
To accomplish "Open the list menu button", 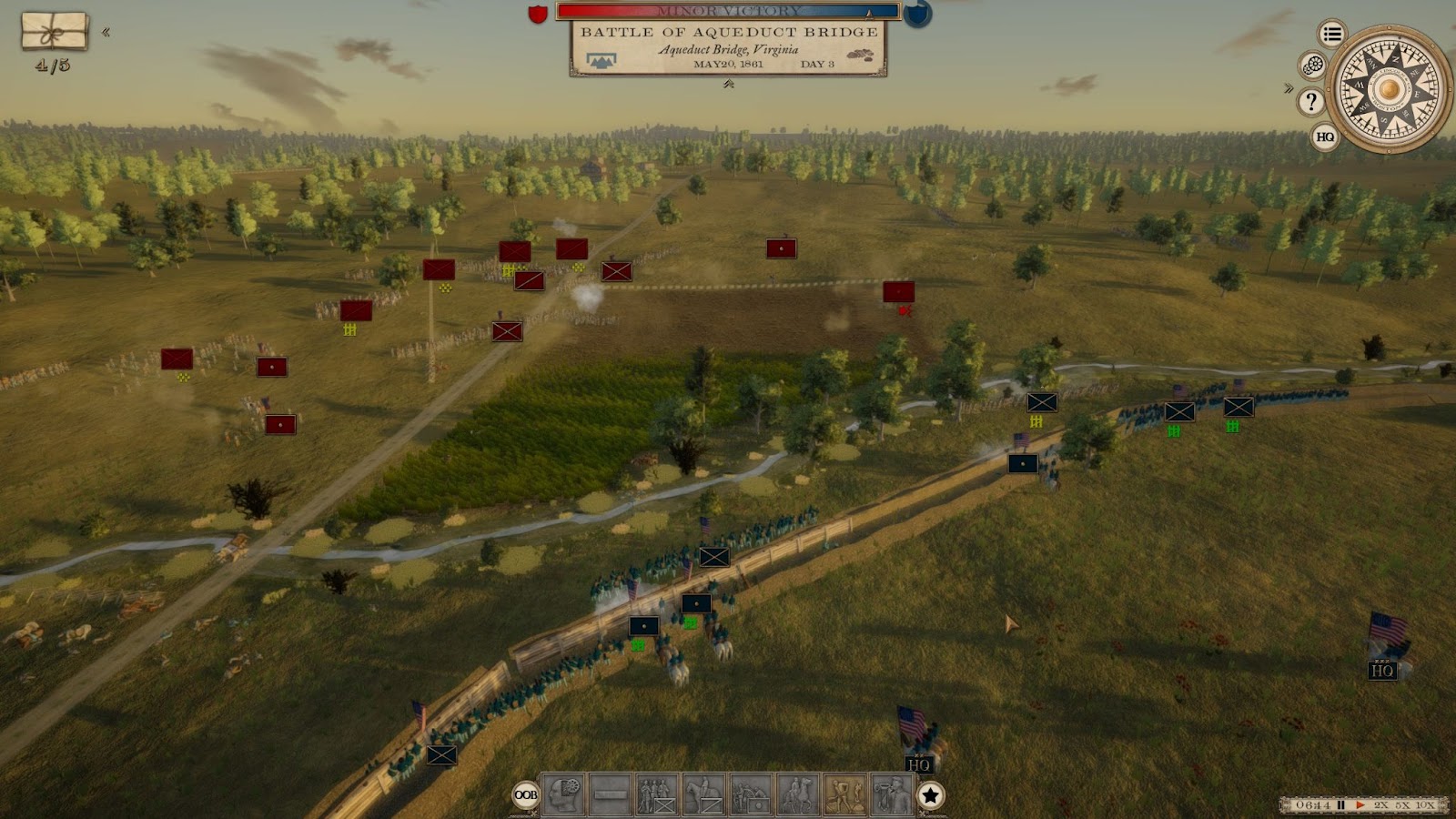I will pyautogui.click(x=1332, y=35).
